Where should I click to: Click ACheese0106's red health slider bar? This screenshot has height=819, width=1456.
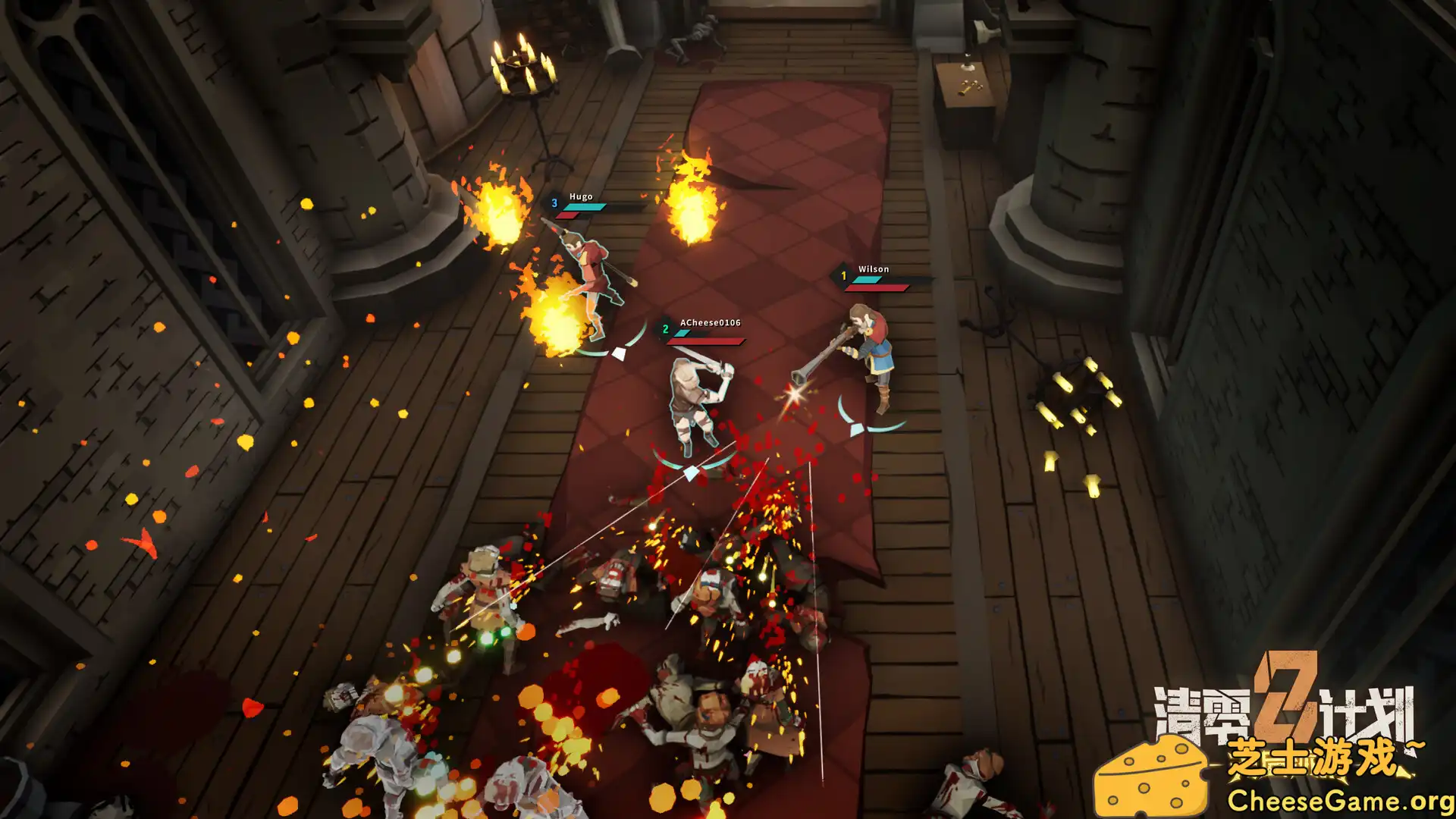point(705,340)
